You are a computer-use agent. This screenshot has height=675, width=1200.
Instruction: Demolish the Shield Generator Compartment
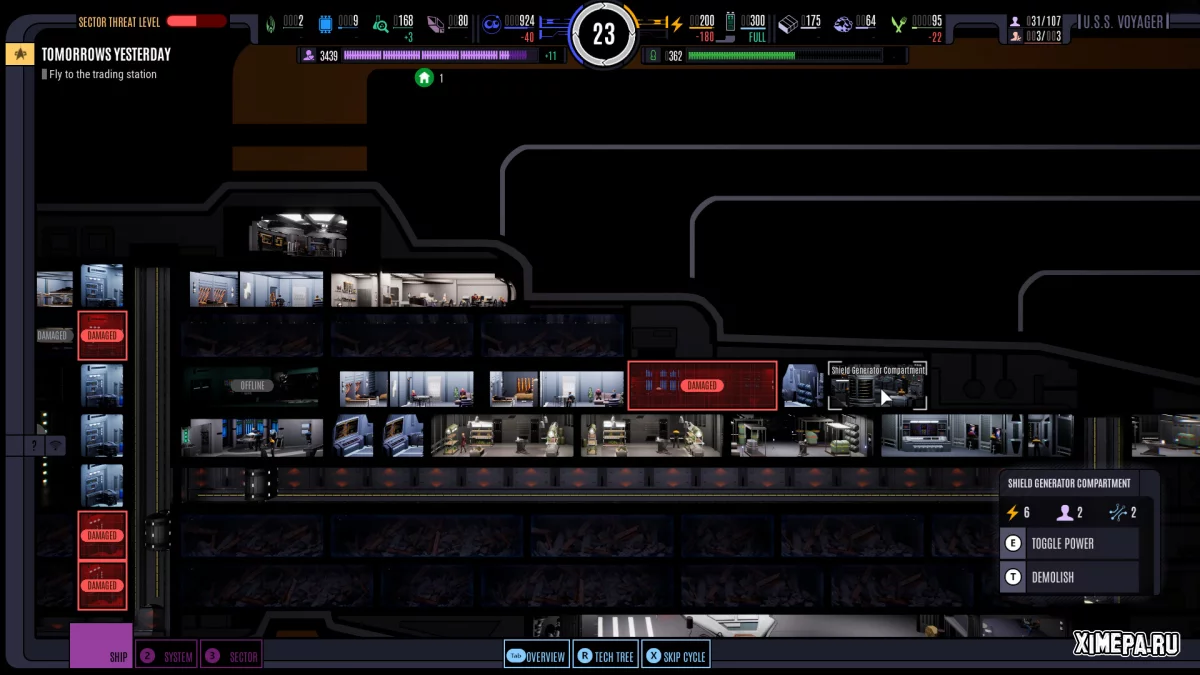1070,577
